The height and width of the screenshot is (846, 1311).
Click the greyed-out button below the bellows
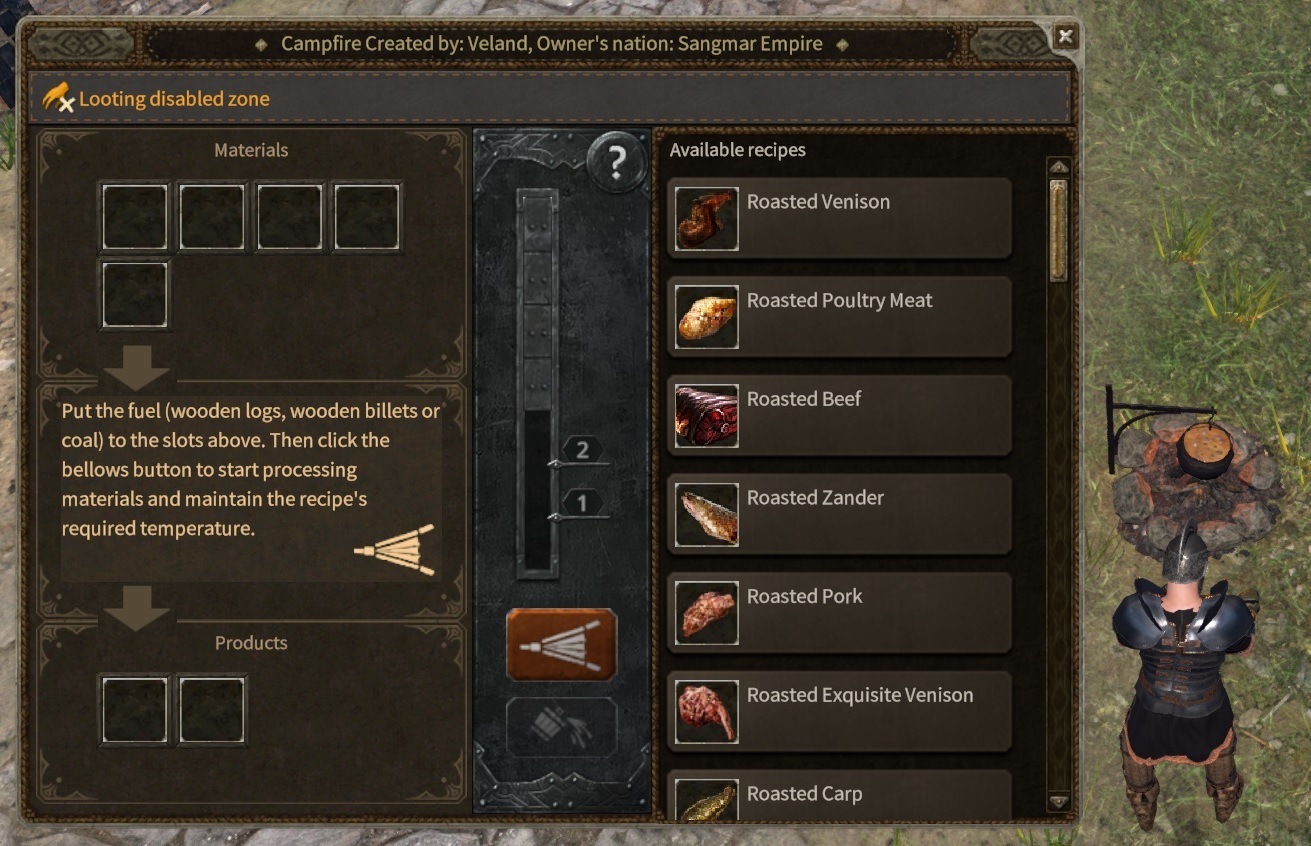point(561,727)
